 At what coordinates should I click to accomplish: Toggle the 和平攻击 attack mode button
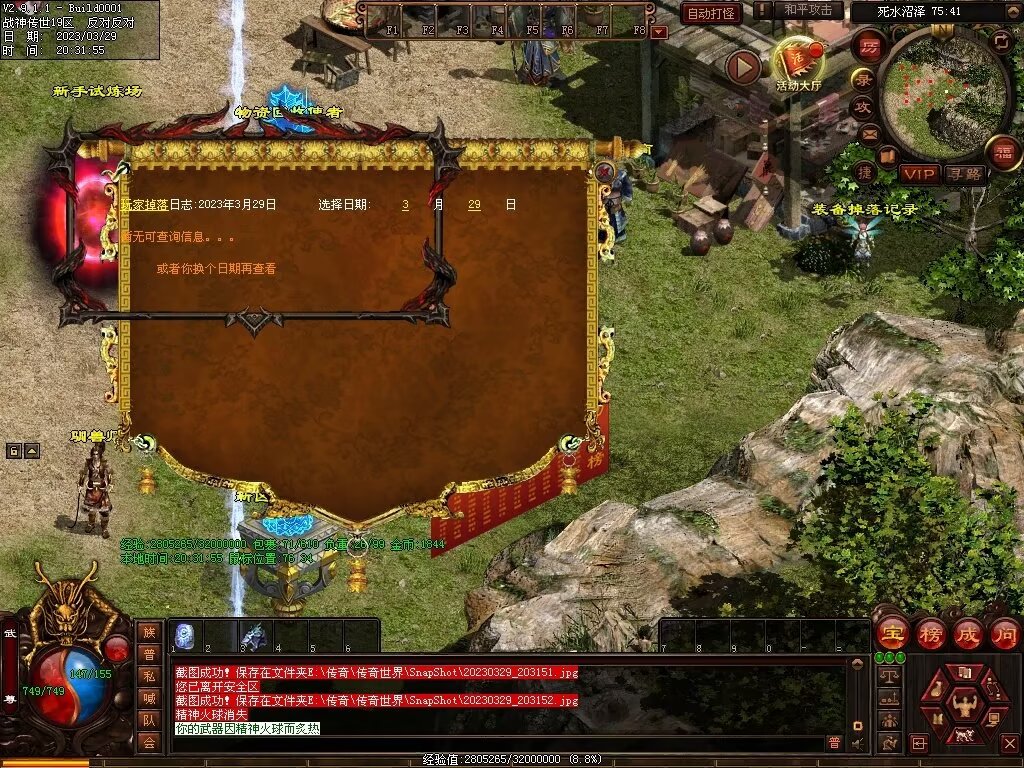pyautogui.click(x=808, y=10)
